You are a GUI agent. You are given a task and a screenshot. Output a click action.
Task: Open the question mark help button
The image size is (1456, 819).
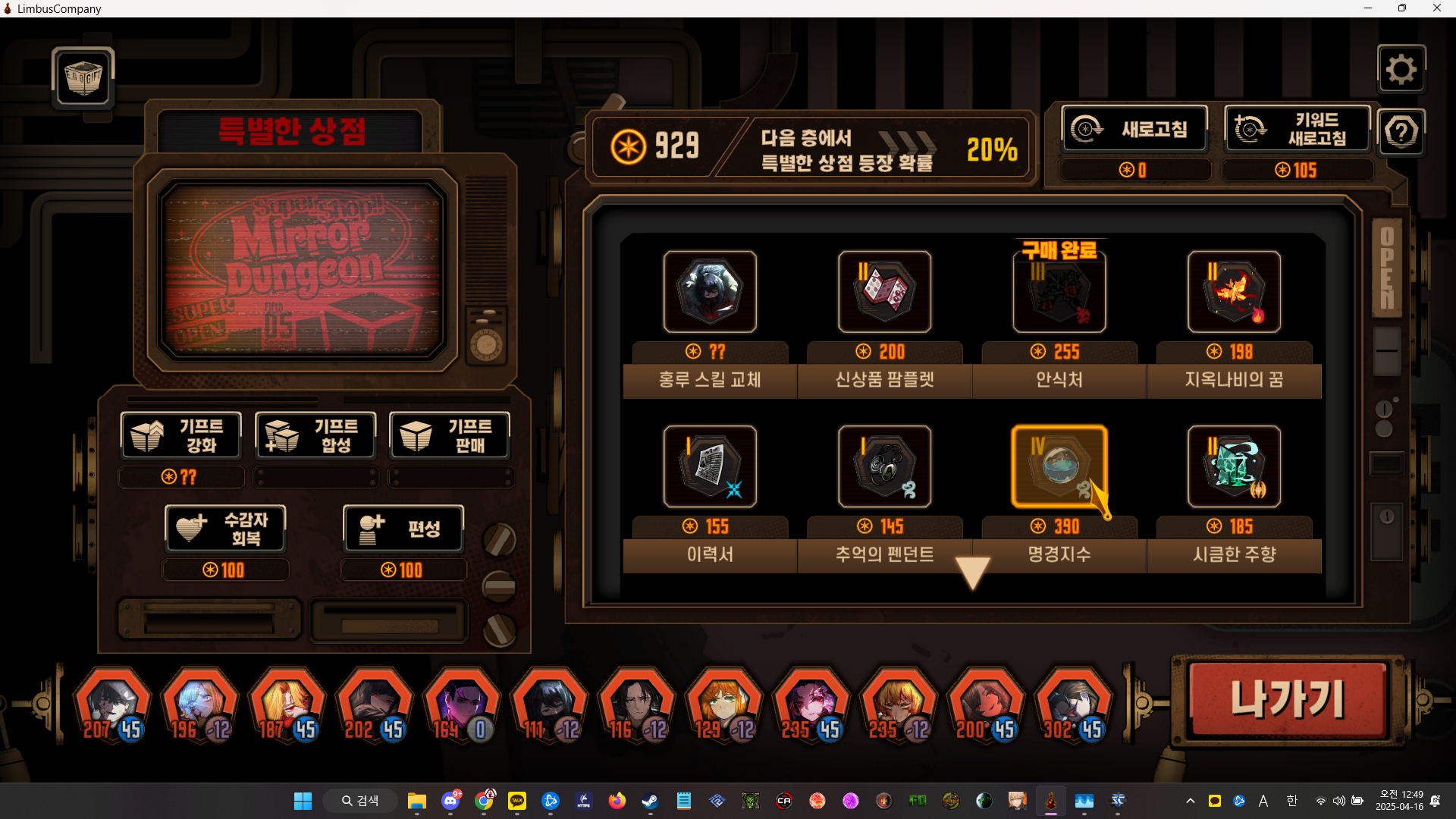coord(1401,133)
